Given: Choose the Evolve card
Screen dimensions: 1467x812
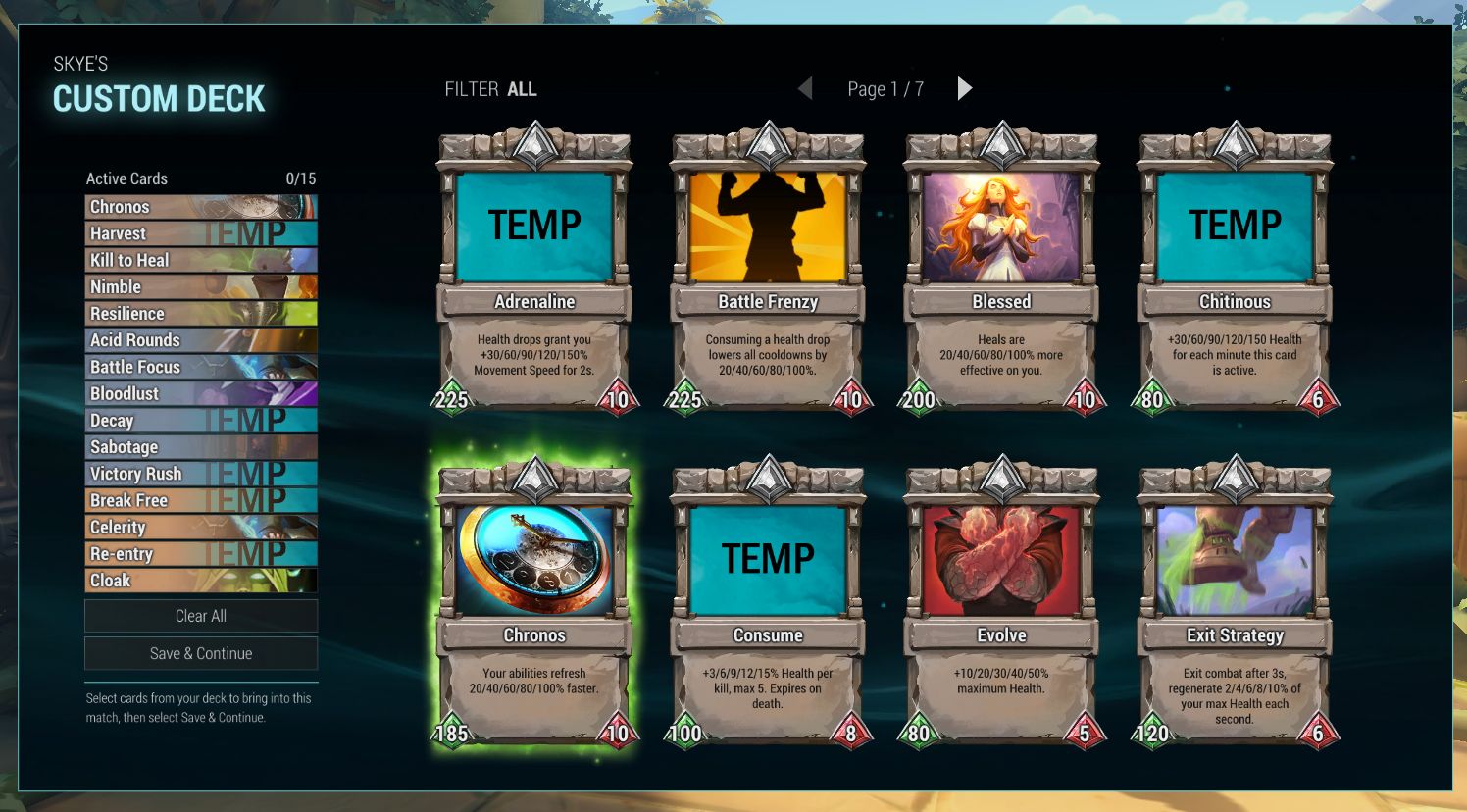Looking at the screenshot, I should pyautogui.click(x=1001, y=603).
